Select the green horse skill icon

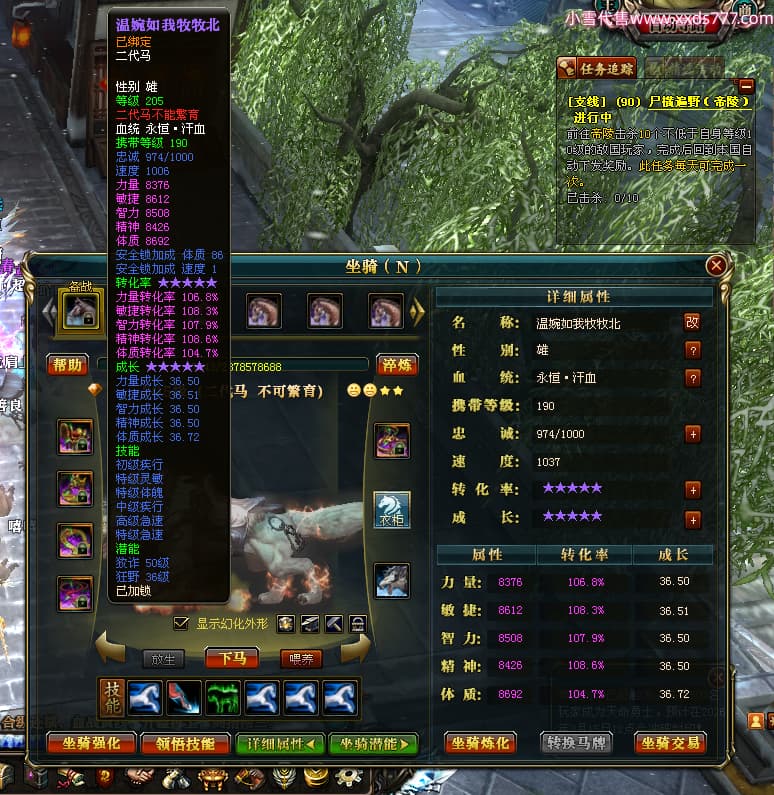coord(223,697)
